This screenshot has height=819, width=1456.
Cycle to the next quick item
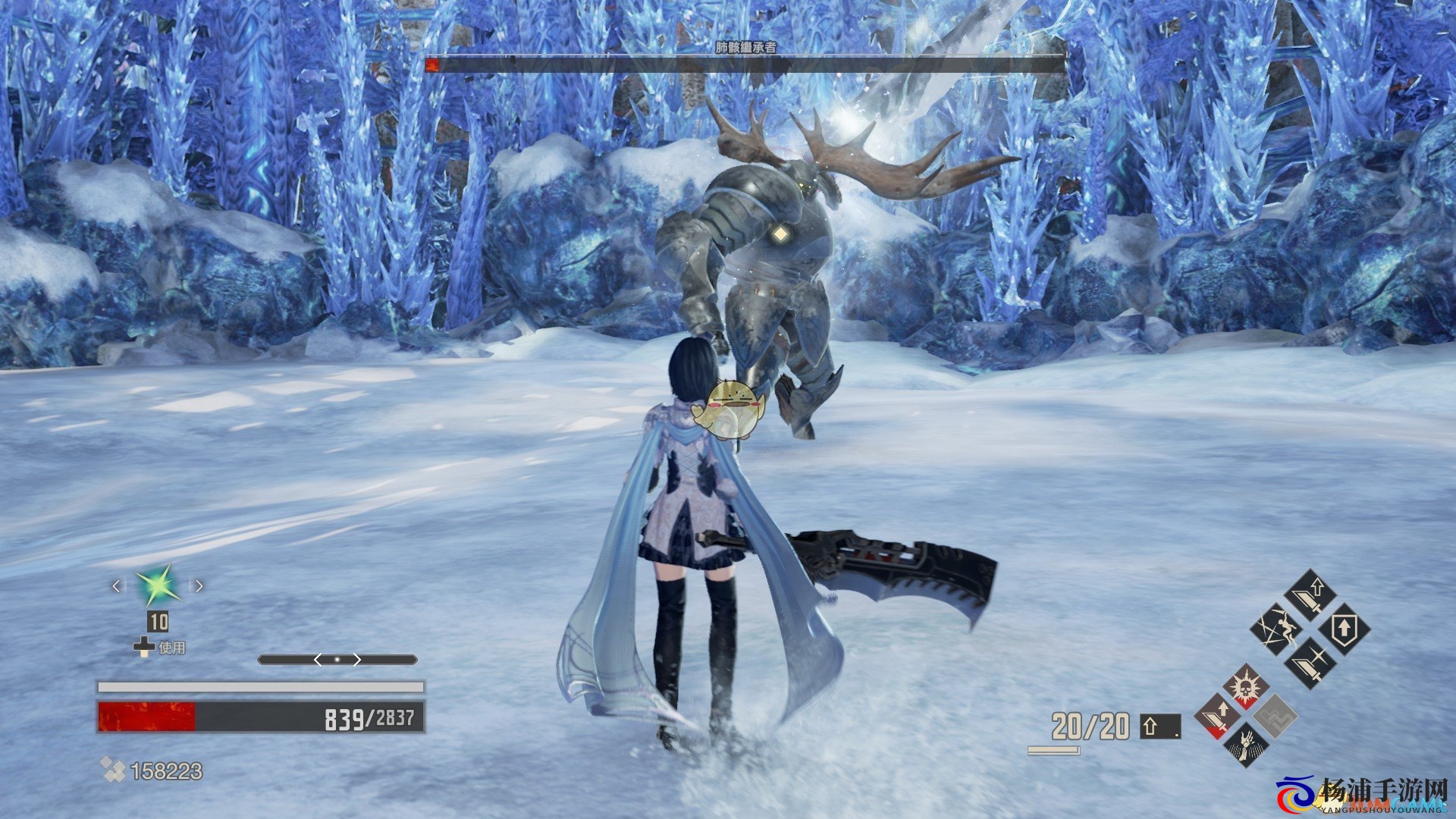tap(199, 585)
